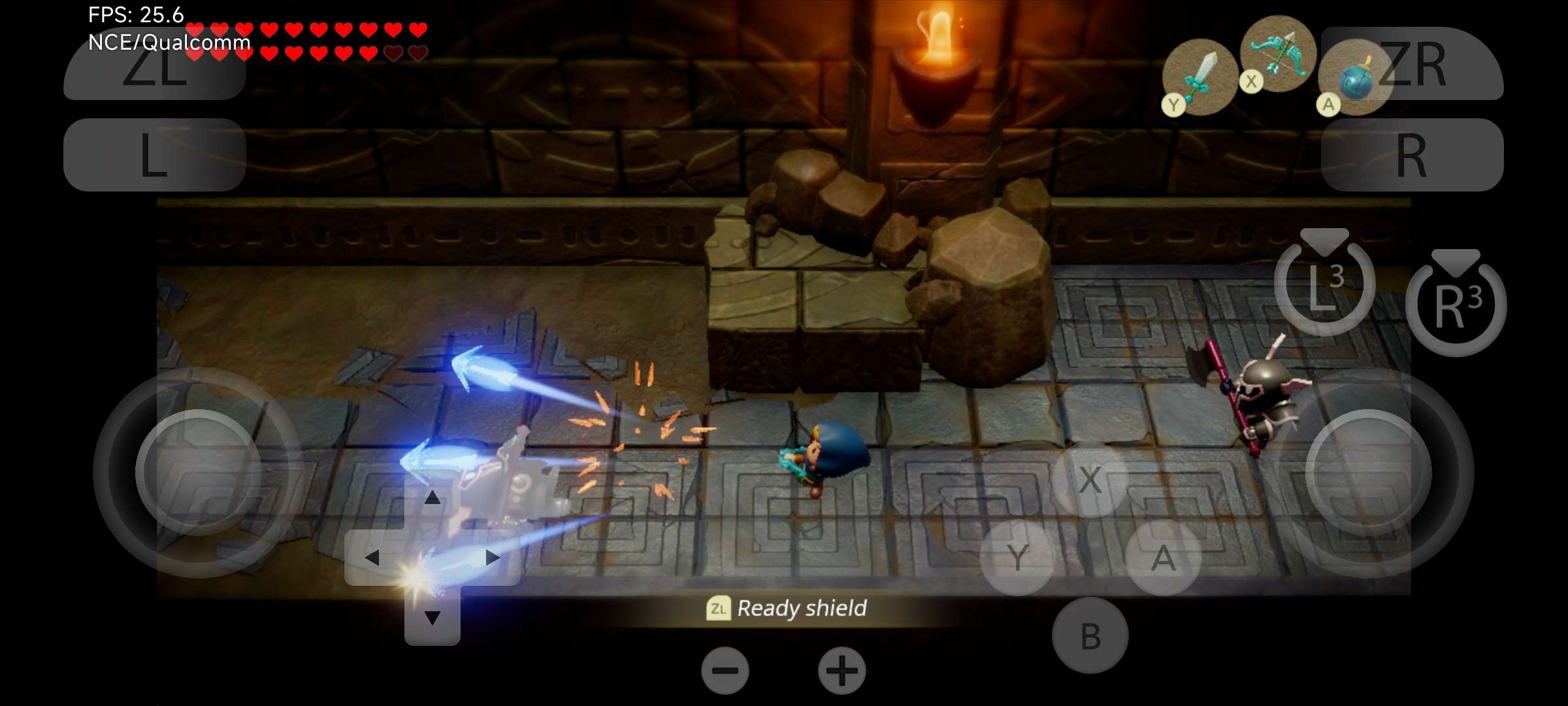Select the bow and arrow item icon
Image resolution: width=1568 pixels, height=706 pixels.
pyautogui.click(x=1278, y=54)
